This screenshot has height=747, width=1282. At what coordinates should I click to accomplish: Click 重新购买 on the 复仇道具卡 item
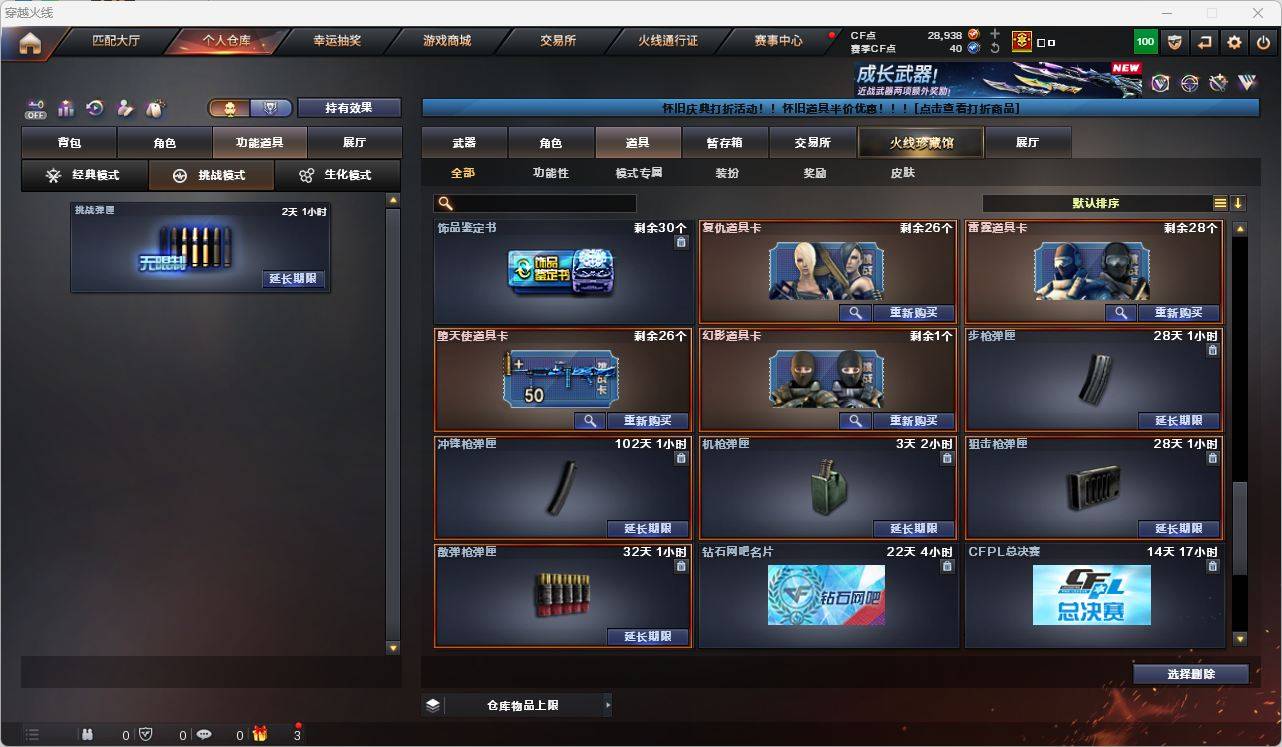[914, 312]
